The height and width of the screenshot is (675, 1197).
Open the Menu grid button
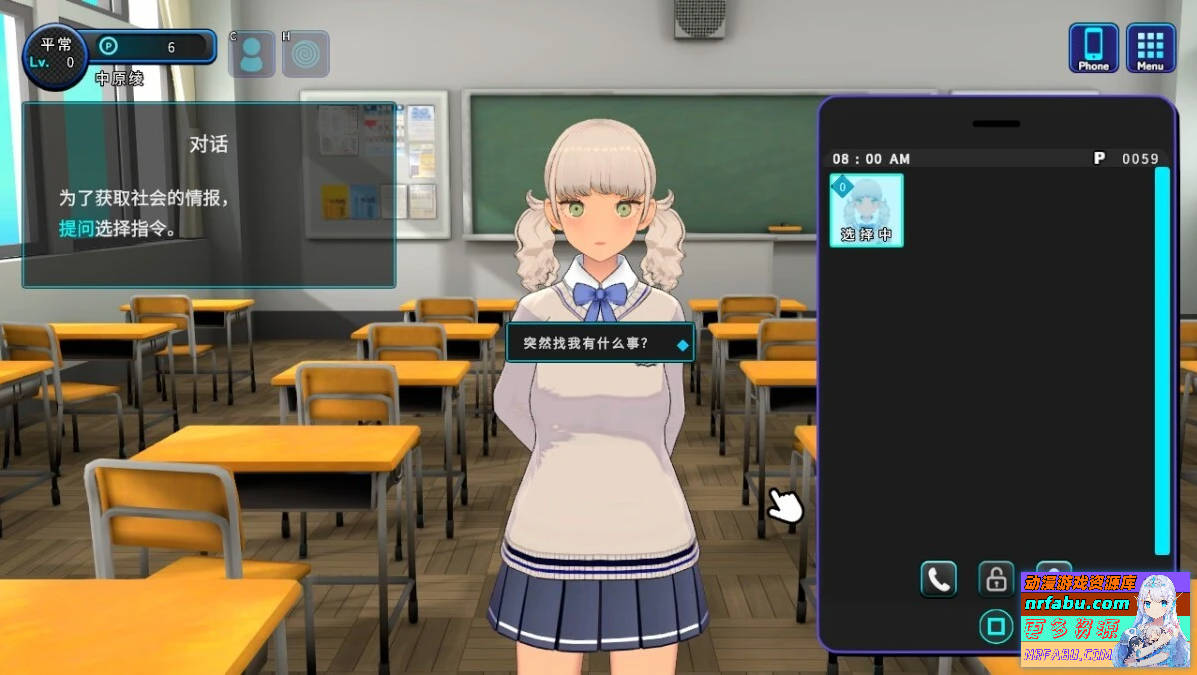[1150, 48]
